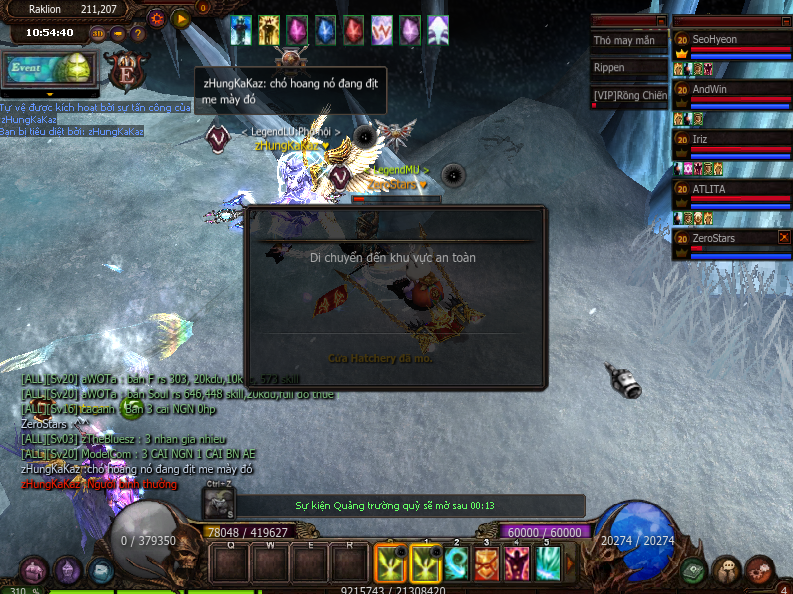Open the green book icon menu

tap(693, 571)
